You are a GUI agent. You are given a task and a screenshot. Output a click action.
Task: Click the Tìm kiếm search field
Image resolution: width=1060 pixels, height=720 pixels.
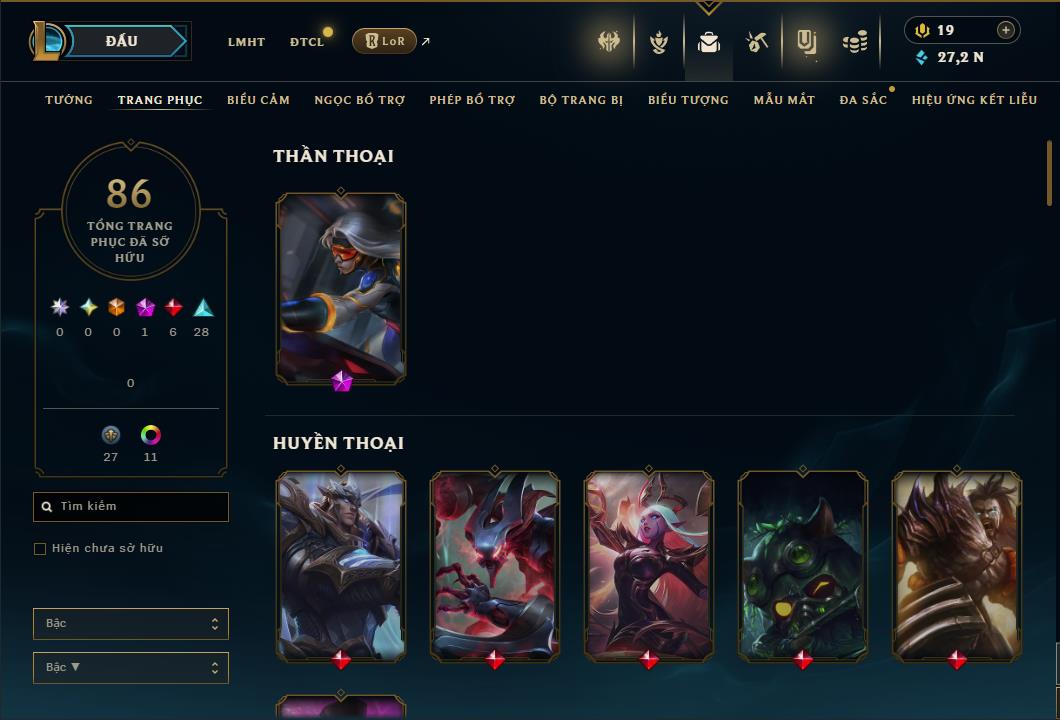(x=131, y=507)
